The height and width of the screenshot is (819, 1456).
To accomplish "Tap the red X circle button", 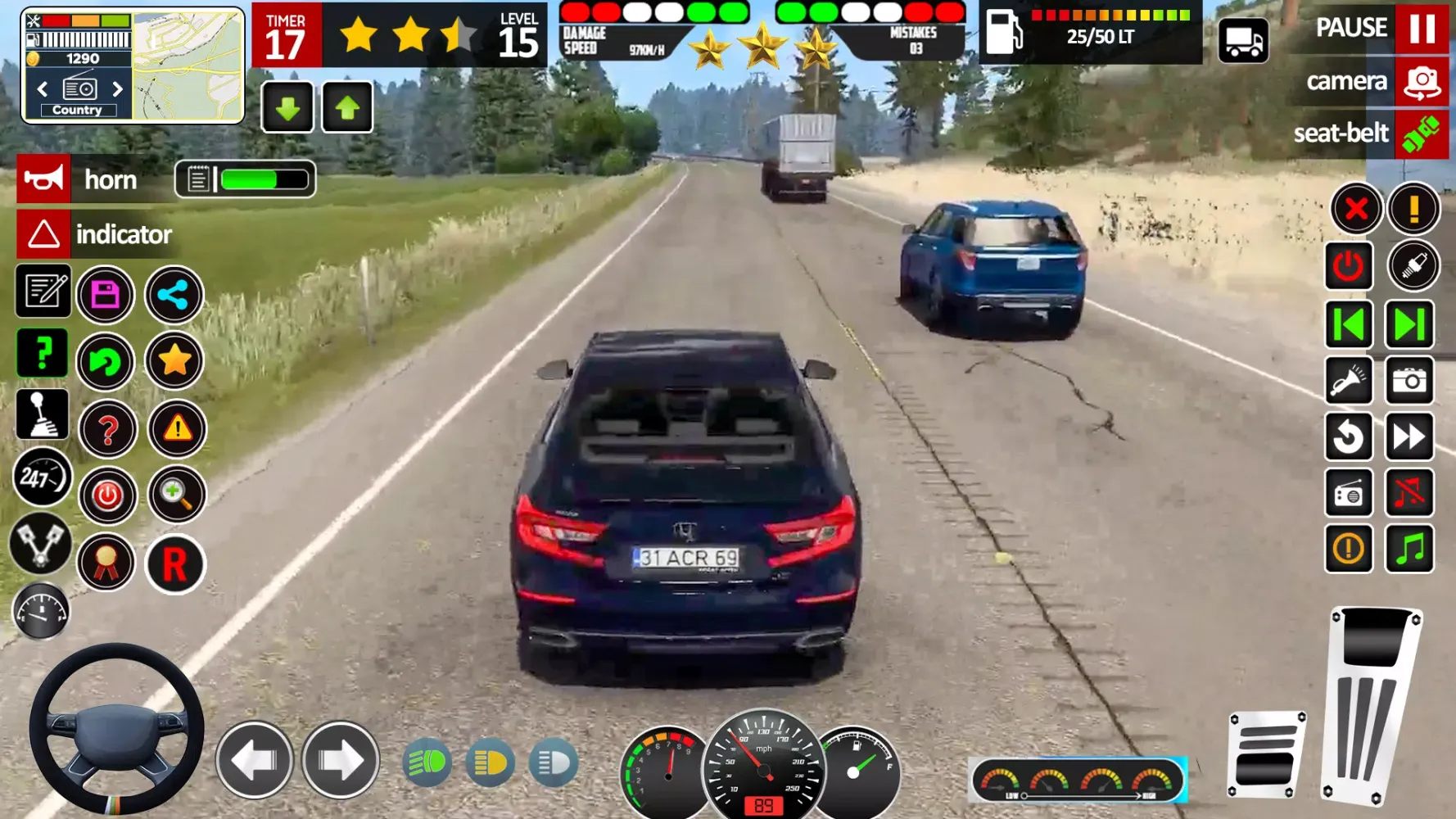I will pyautogui.click(x=1356, y=209).
